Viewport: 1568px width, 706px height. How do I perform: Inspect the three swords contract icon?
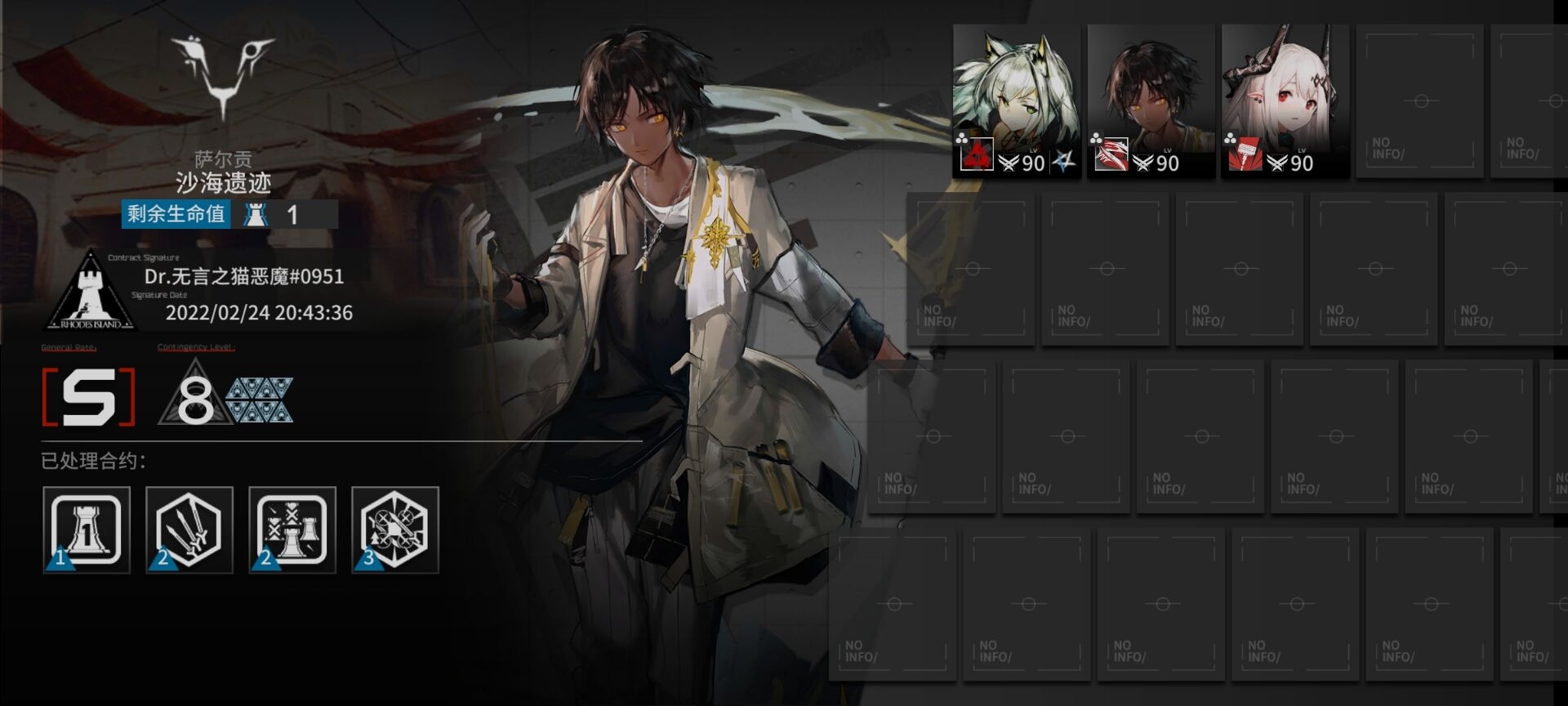[x=189, y=529]
